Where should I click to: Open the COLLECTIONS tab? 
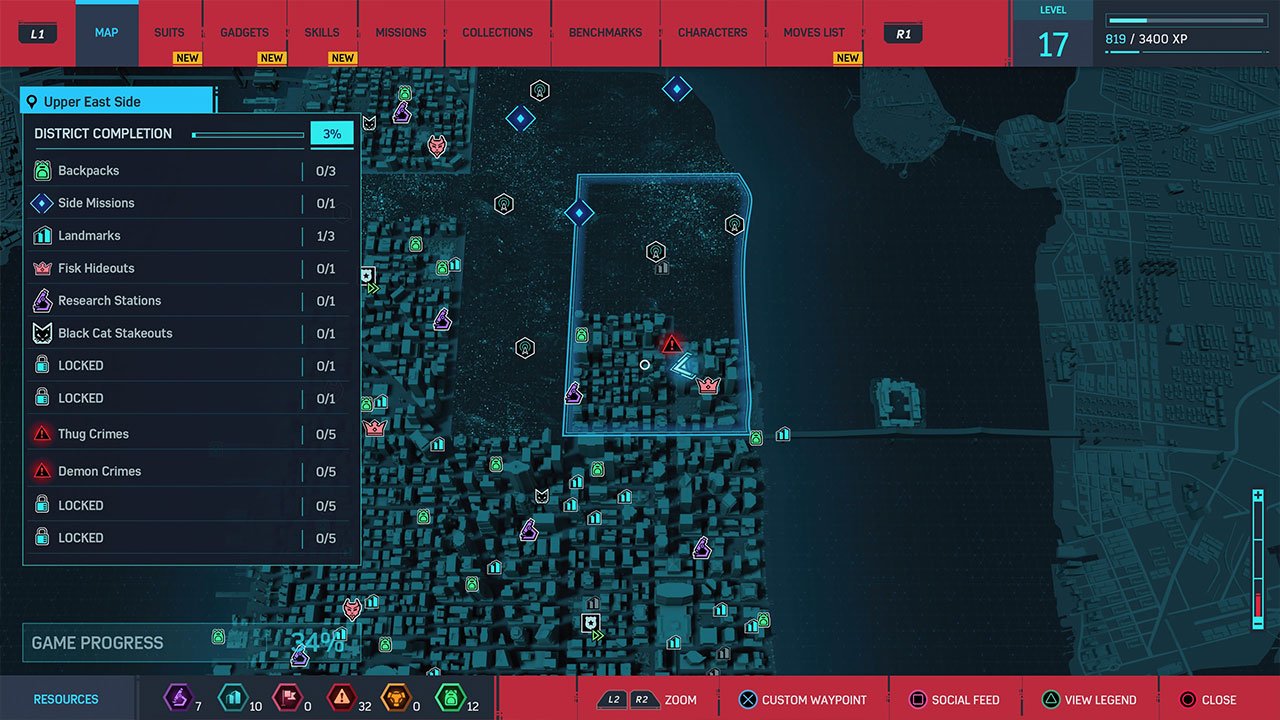pos(497,32)
